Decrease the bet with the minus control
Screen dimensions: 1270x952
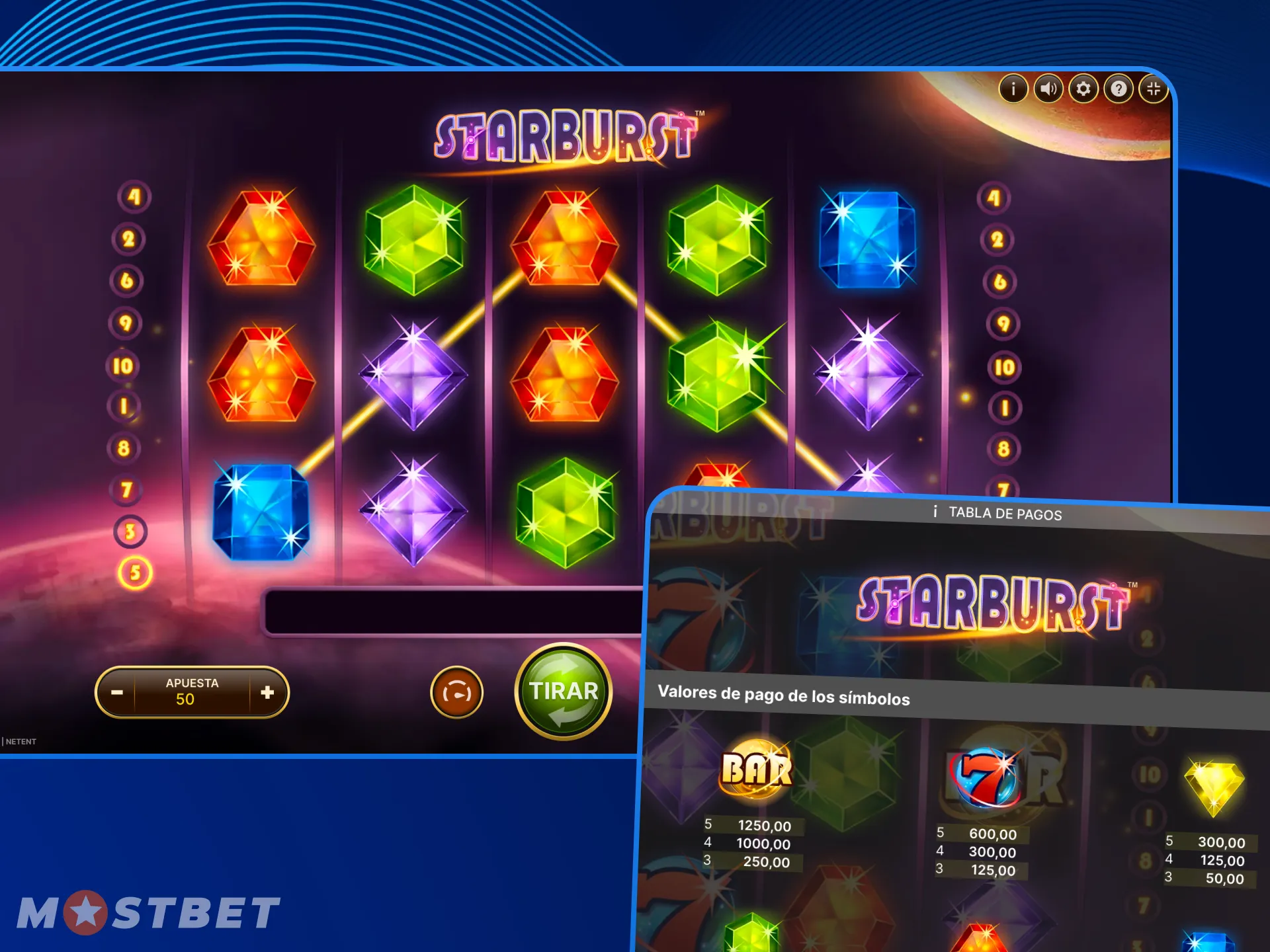pos(116,692)
